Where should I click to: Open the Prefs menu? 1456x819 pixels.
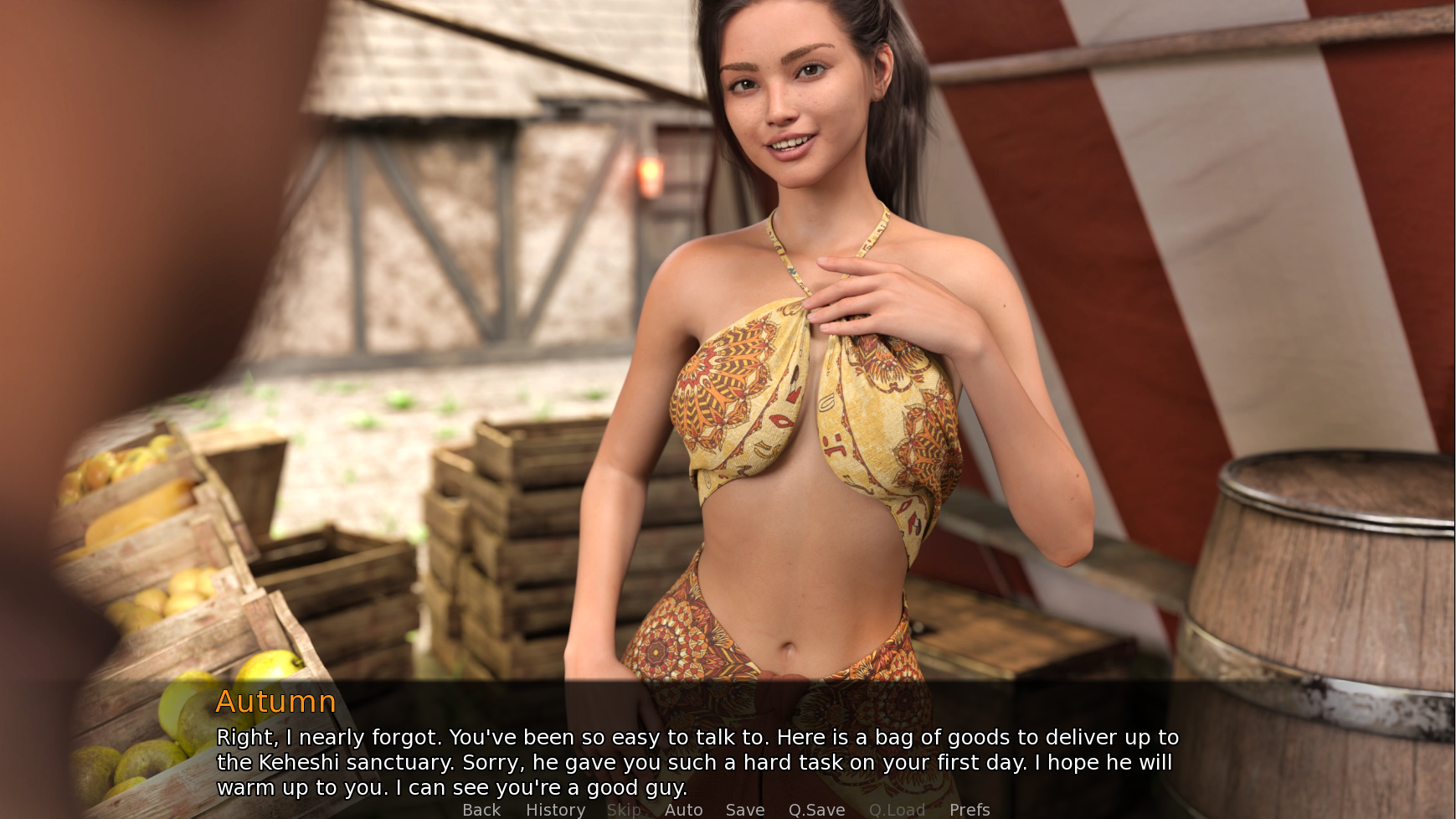tap(970, 809)
